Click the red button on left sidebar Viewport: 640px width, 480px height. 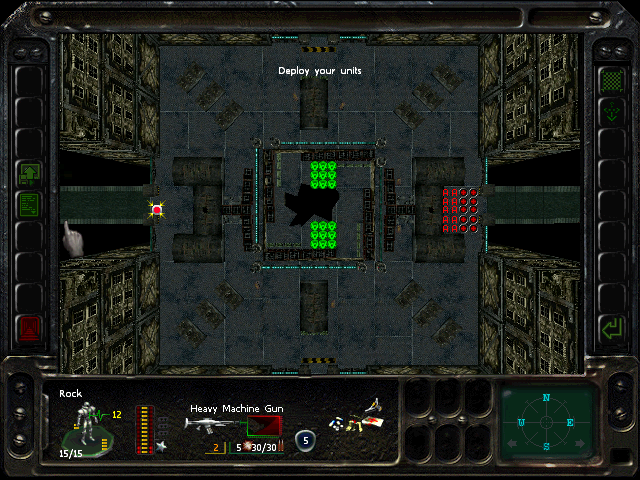29,328
